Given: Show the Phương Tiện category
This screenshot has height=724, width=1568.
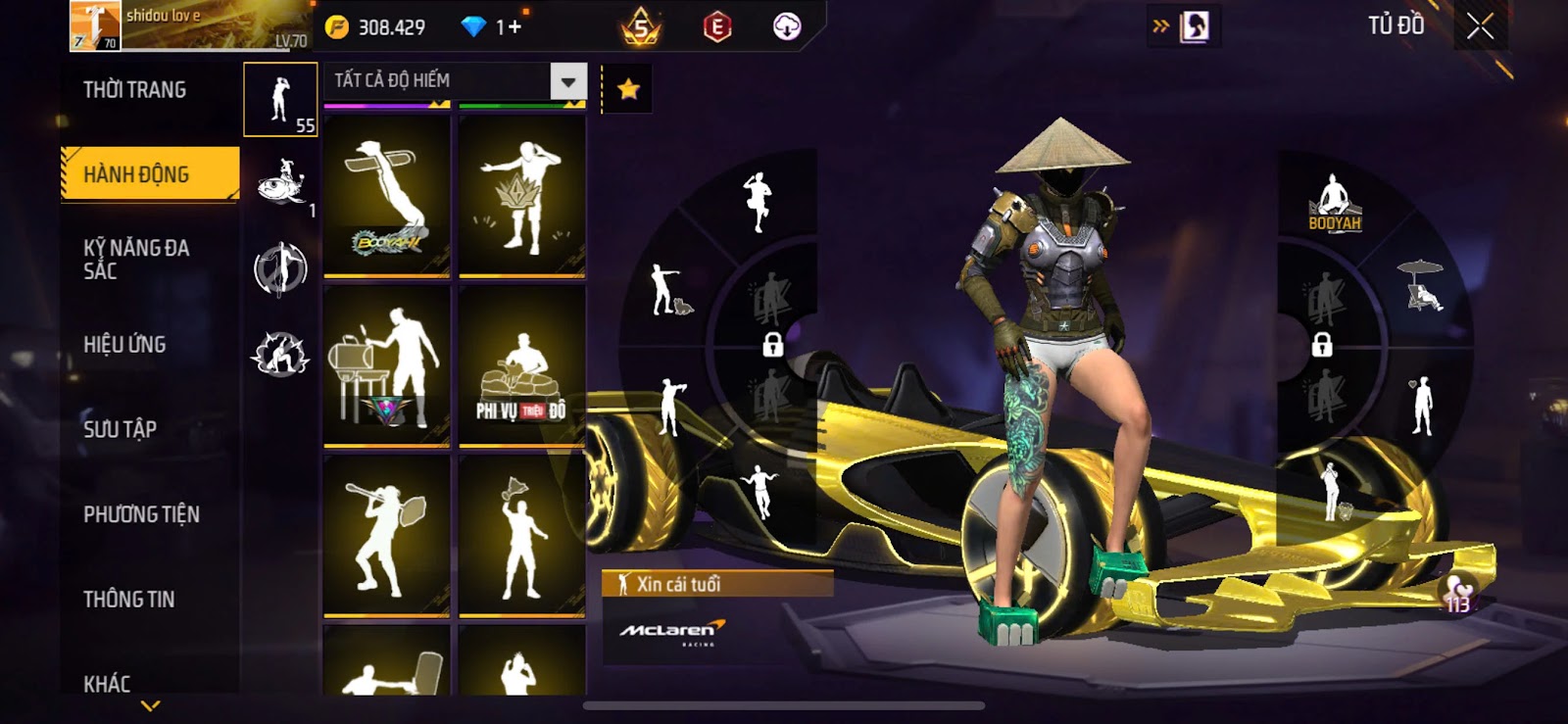Looking at the screenshot, I should pyautogui.click(x=141, y=514).
